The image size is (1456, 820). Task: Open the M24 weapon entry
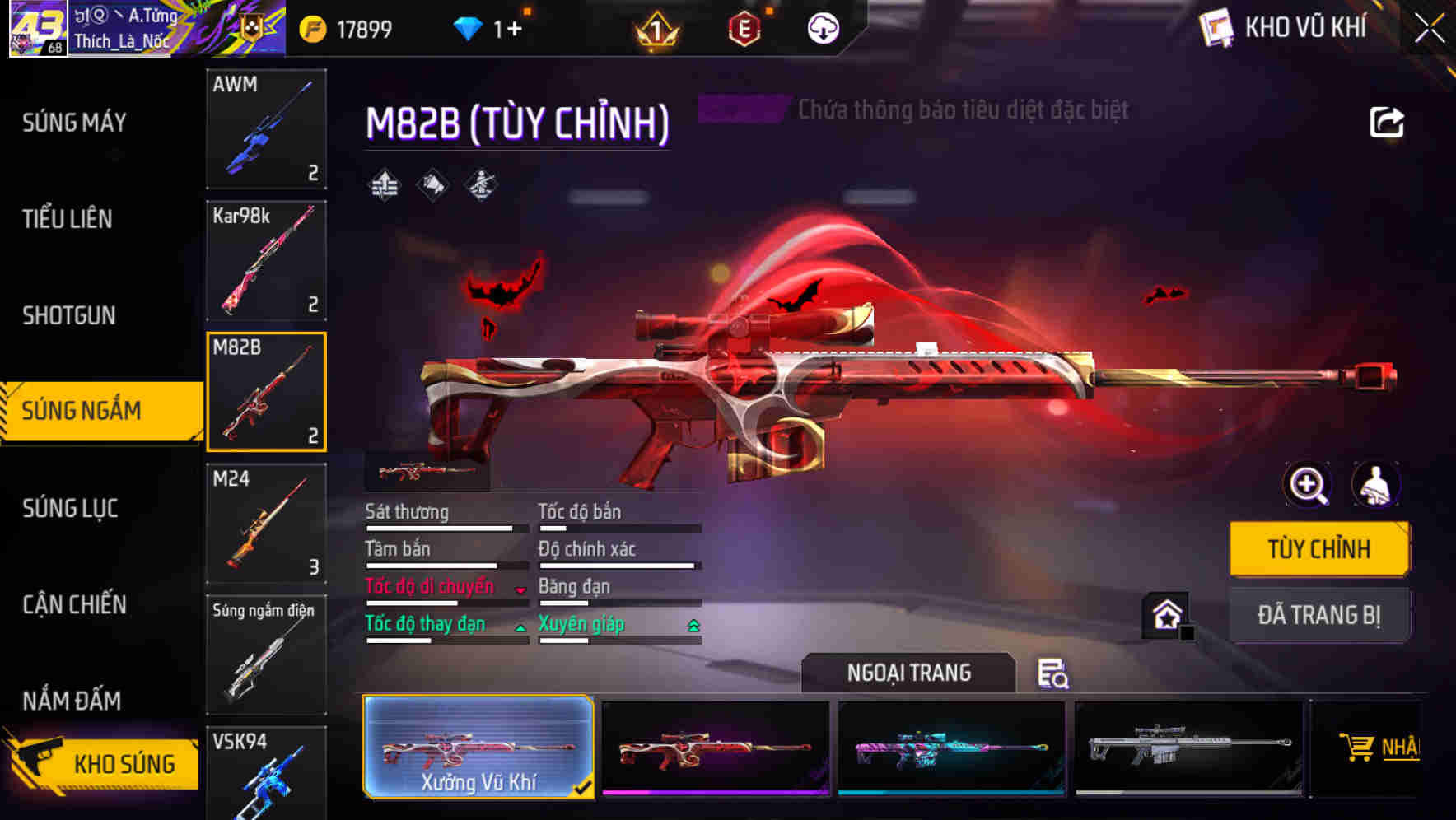point(265,524)
